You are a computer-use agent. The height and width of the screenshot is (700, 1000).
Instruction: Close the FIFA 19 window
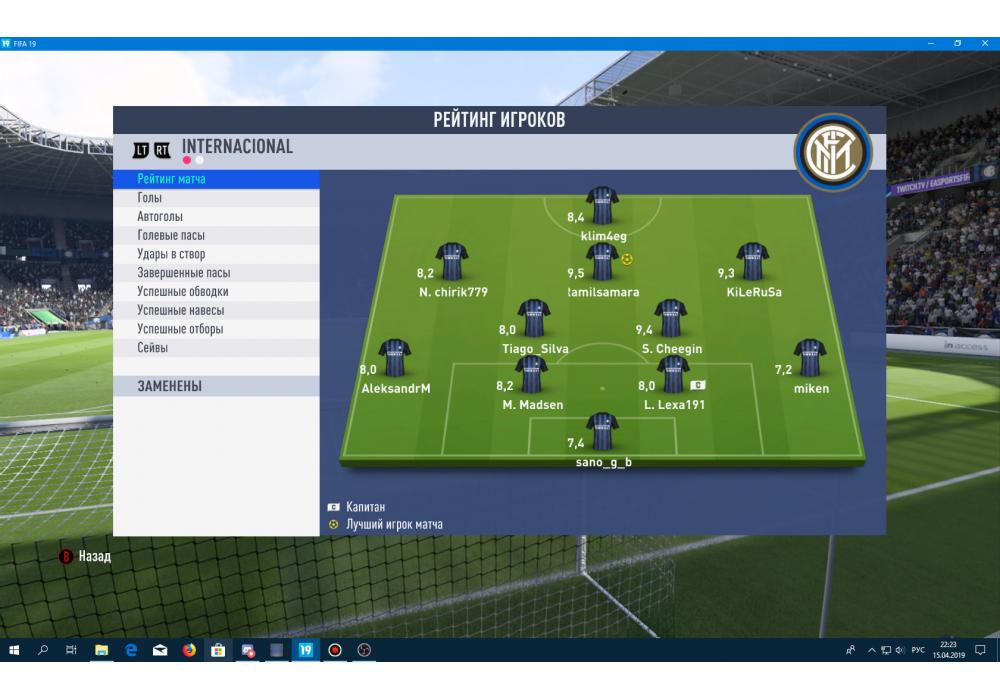982,44
